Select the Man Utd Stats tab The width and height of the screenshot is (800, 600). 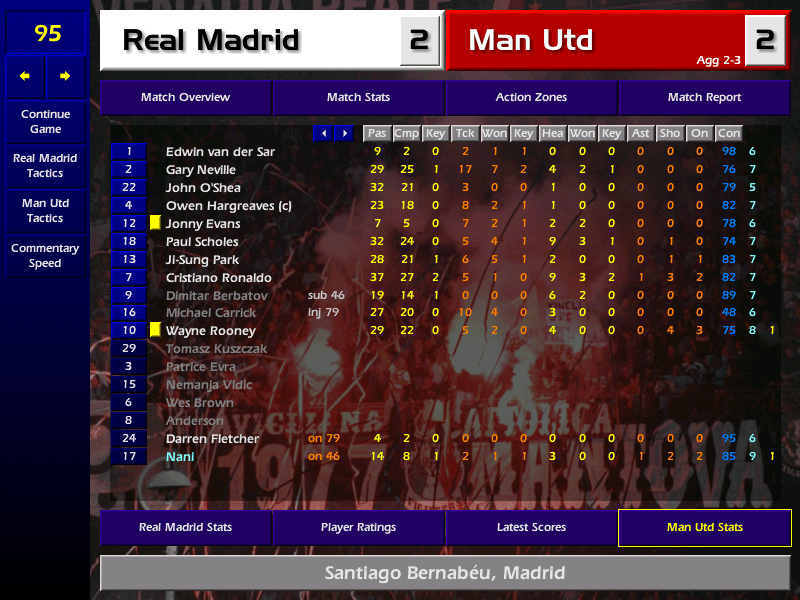[x=704, y=528]
